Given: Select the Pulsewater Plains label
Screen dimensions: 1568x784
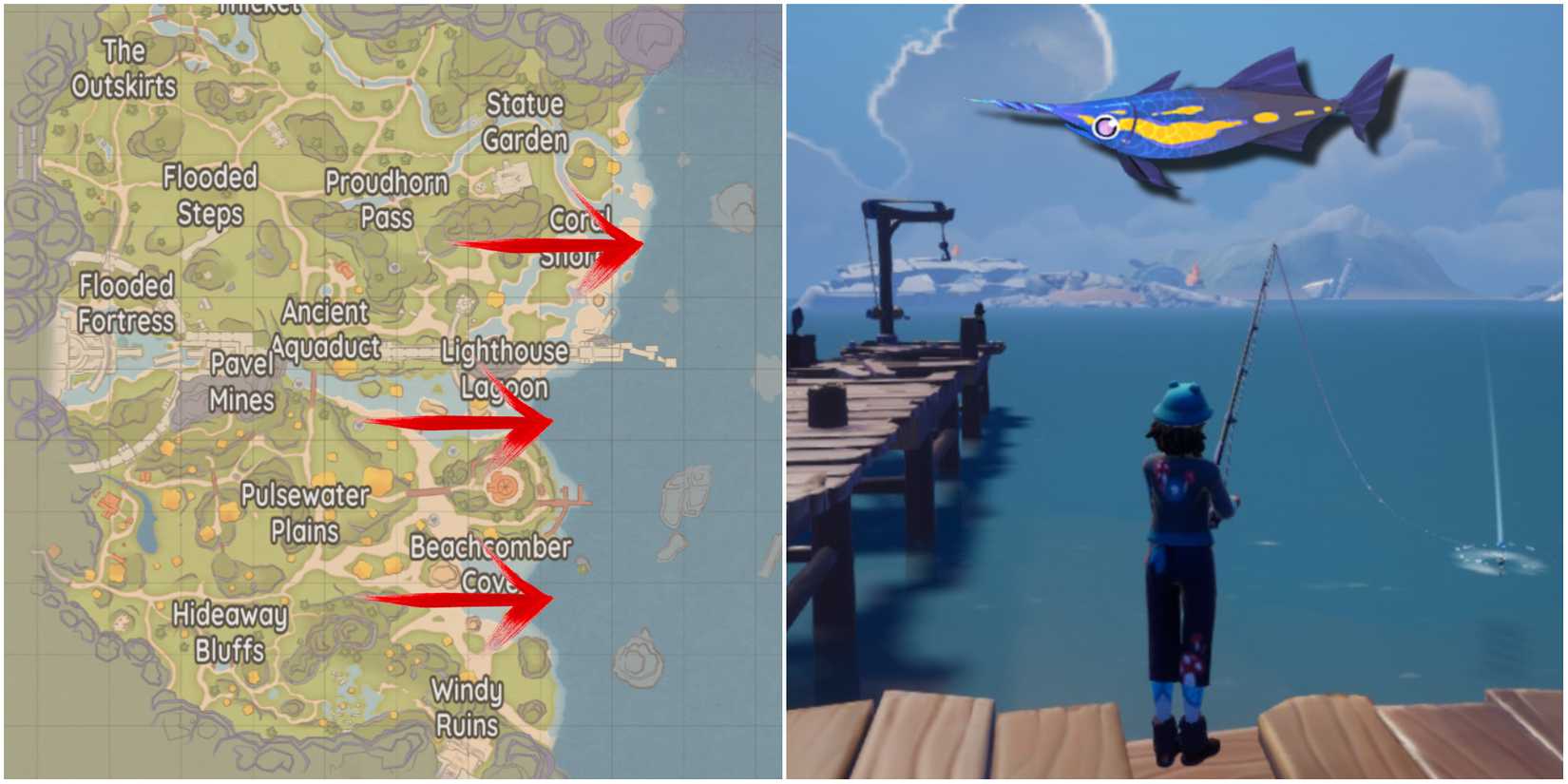Looking at the screenshot, I should (x=306, y=513).
